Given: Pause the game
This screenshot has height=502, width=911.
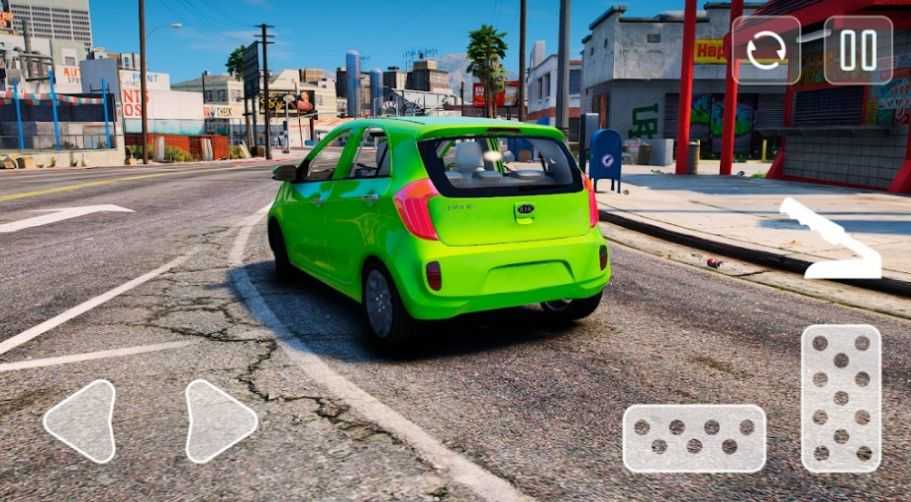Looking at the screenshot, I should pyautogui.click(x=858, y=50).
